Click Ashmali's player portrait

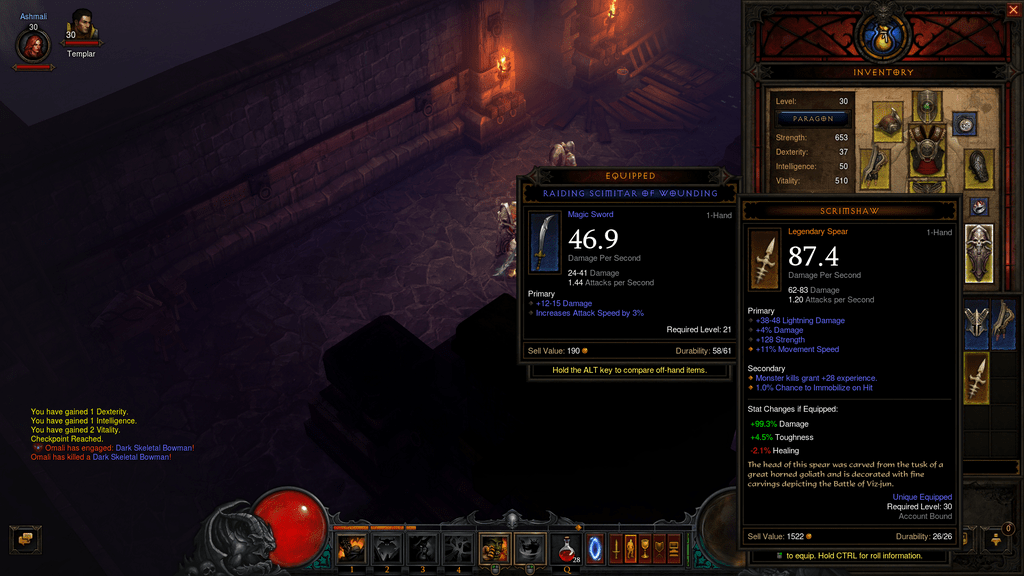[33, 45]
